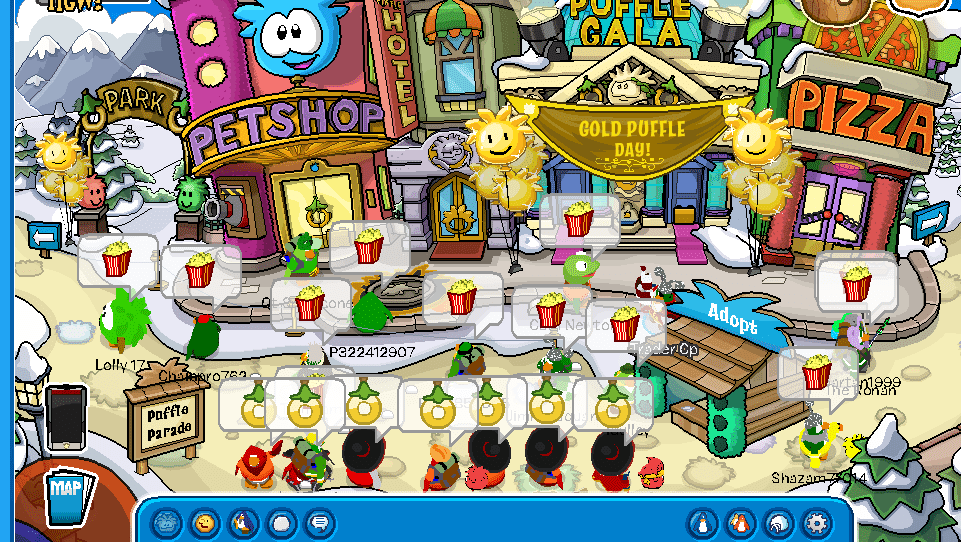Open your penguin player card
This screenshot has height=542, width=961.
point(703,523)
